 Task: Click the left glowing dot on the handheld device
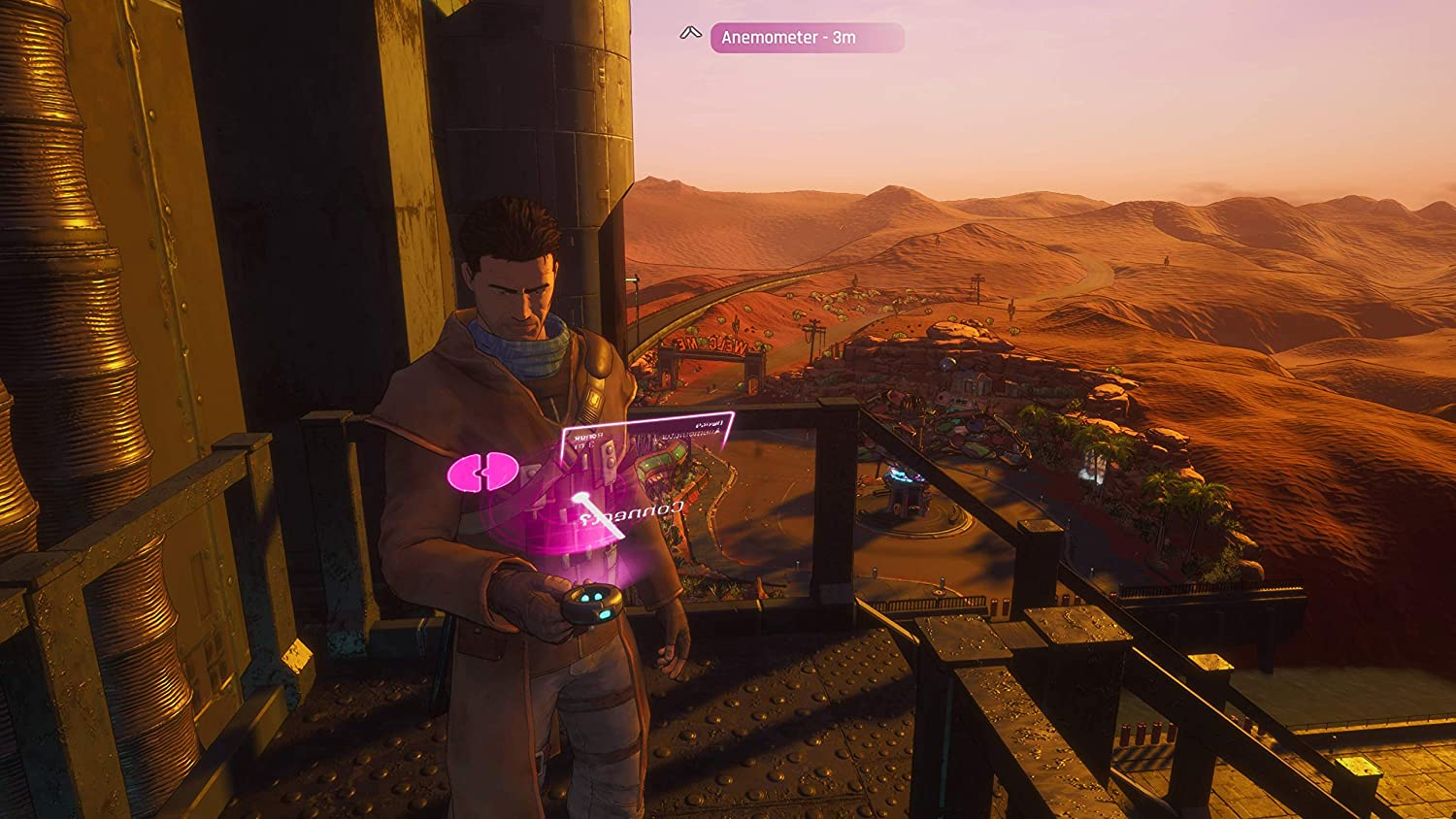click(x=584, y=598)
